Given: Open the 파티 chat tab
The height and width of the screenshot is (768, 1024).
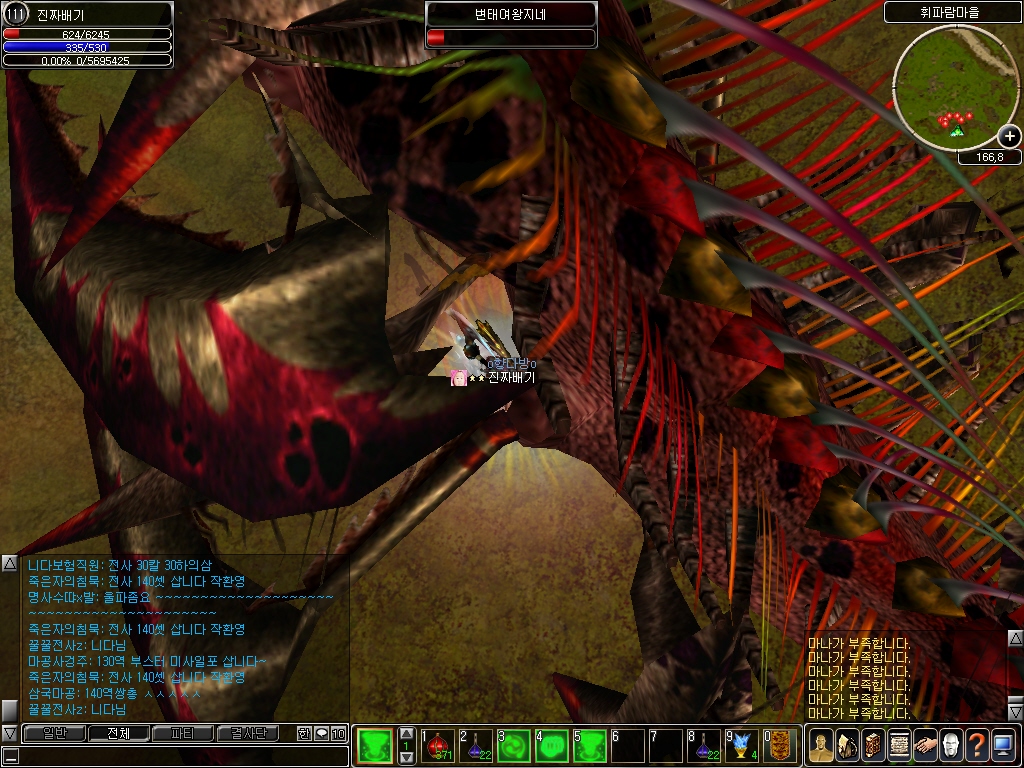Looking at the screenshot, I should (x=183, y=734).
